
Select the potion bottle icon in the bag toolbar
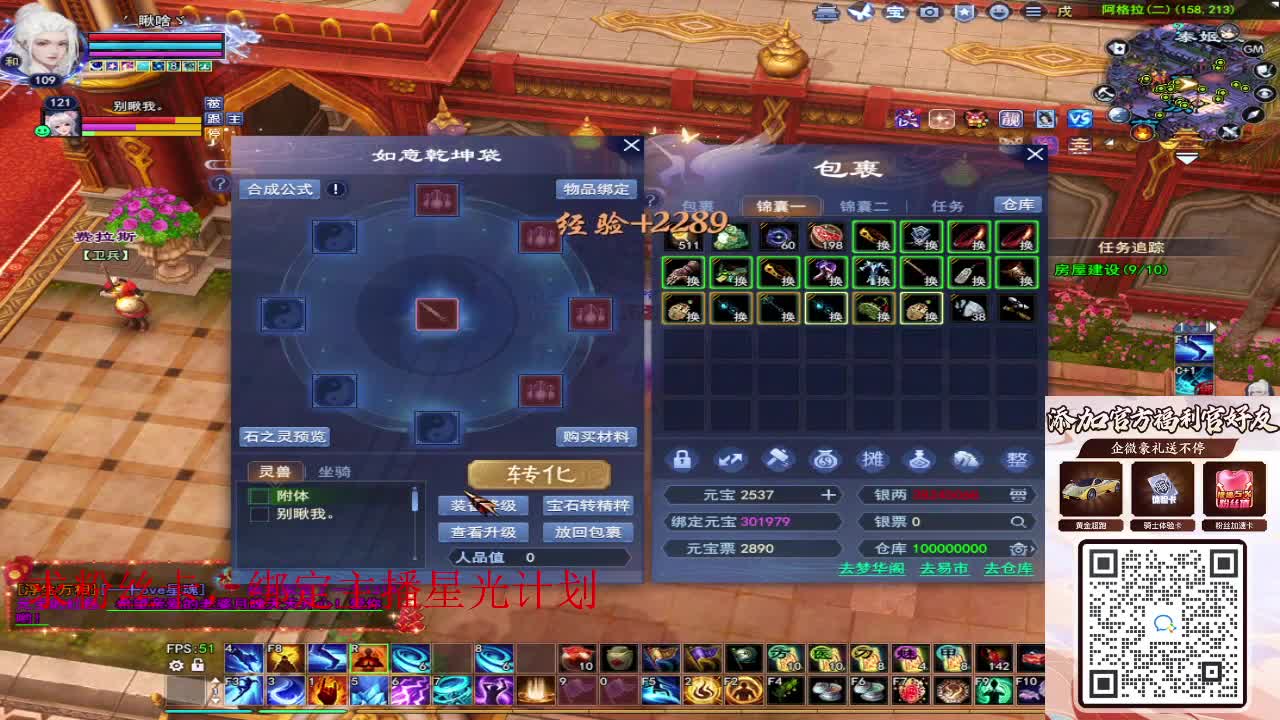click(x=923, y=460)
